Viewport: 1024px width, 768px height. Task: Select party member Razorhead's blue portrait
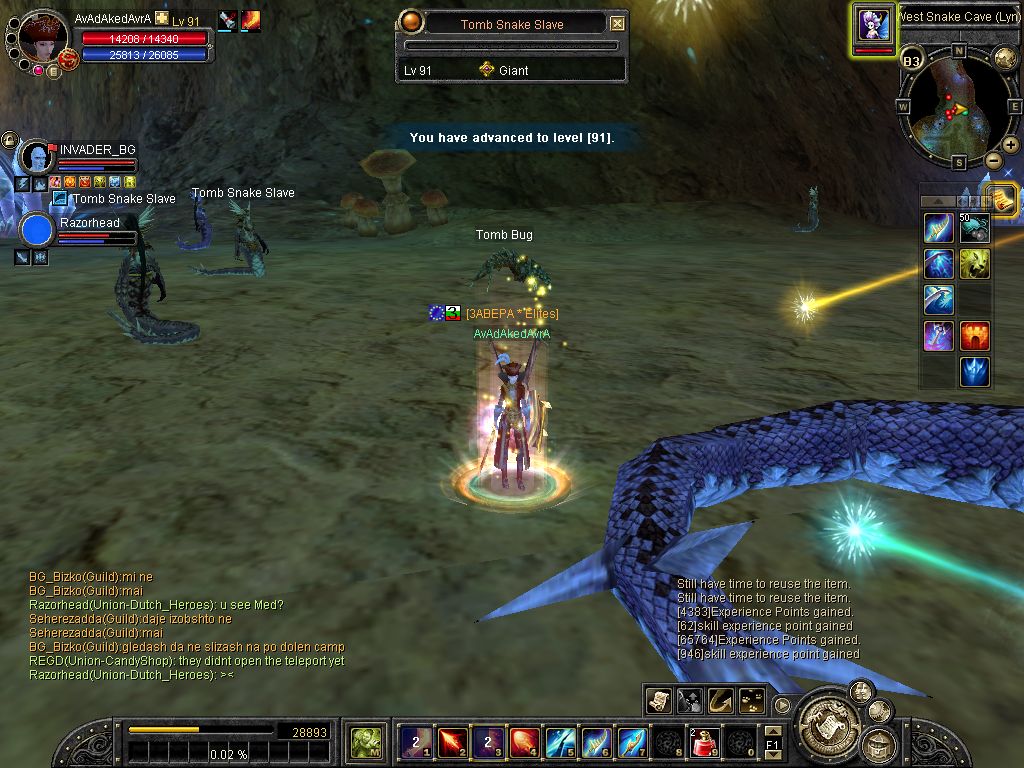pos(37,230)
